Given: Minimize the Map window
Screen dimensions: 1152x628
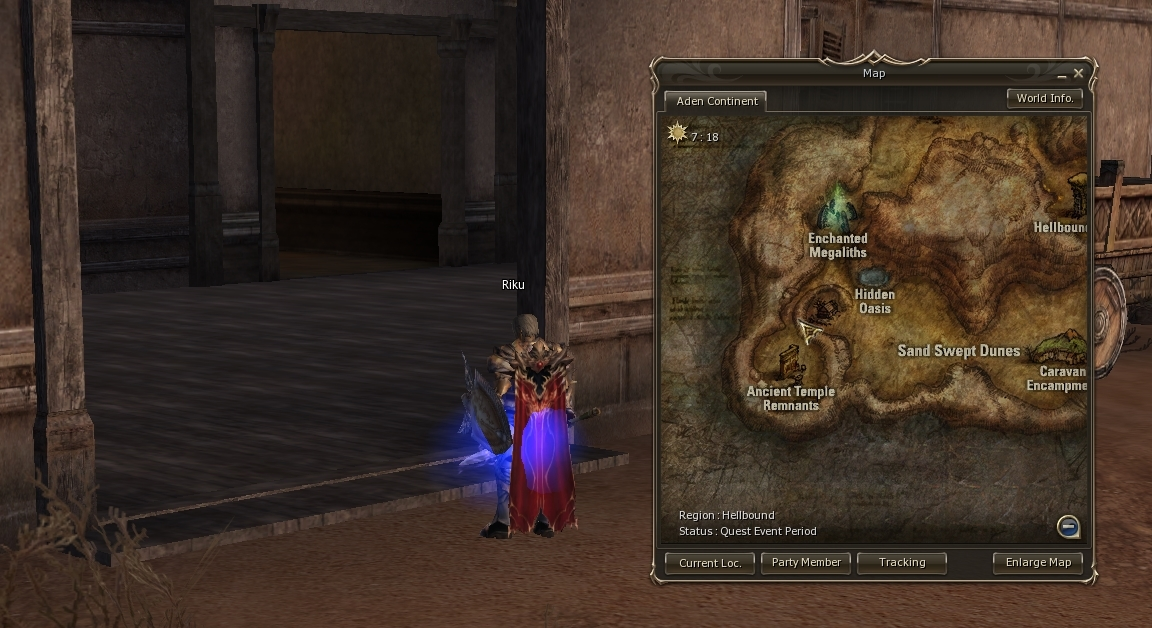Looking at the screenshot, I should point(1062,75).
